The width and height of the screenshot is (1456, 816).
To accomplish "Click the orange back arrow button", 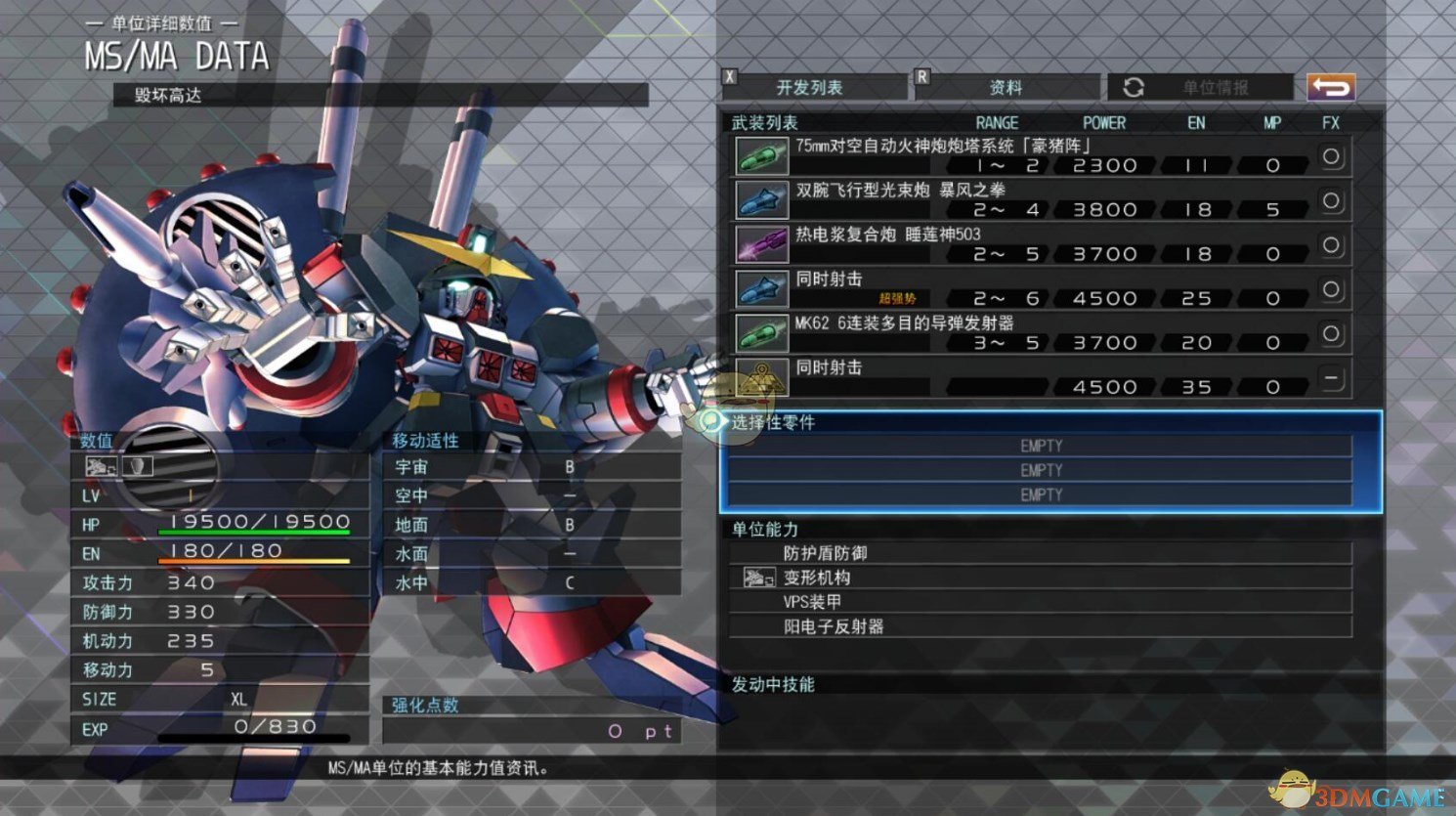I will point(1331,88).
